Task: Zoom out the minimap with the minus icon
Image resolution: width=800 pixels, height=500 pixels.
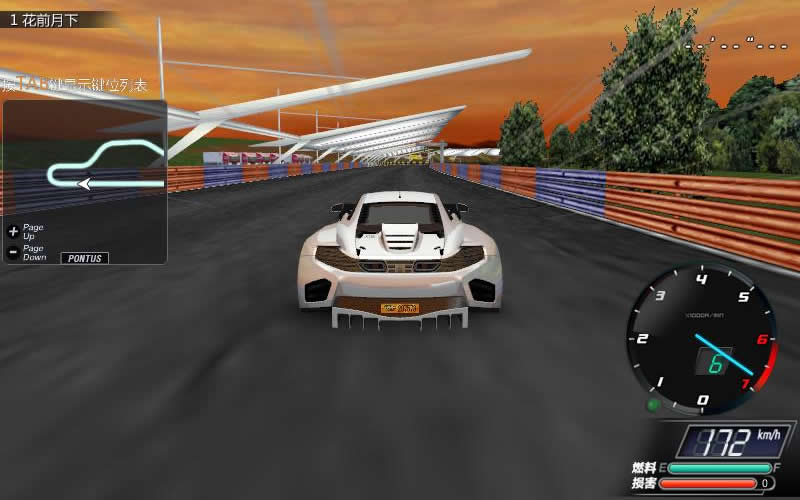Action: pos(13,252)
